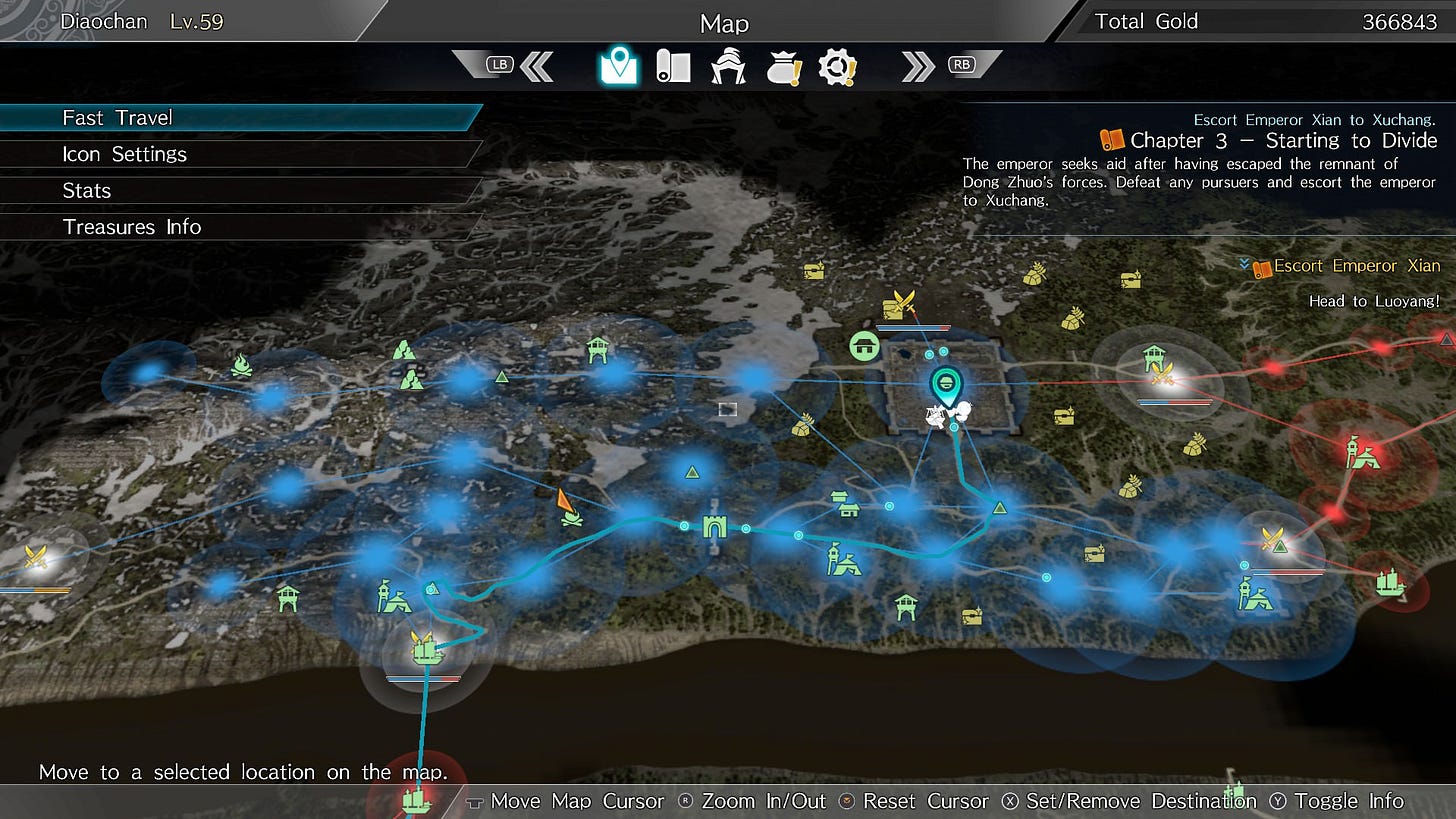
Task: Select the helmet equipment icon in top toolbar
Action: click(728, 66)
